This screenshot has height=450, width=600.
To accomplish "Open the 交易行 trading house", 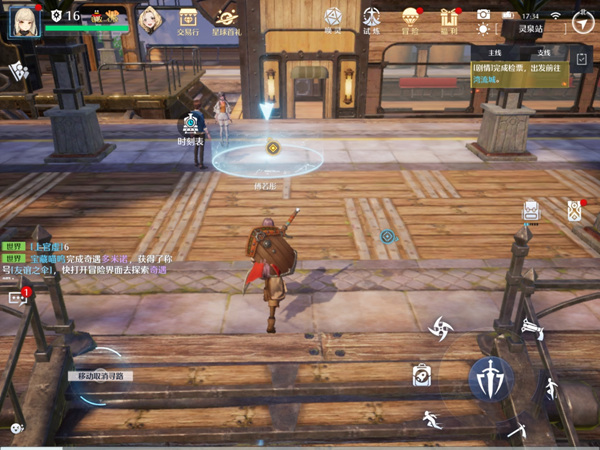I will 186,17.
